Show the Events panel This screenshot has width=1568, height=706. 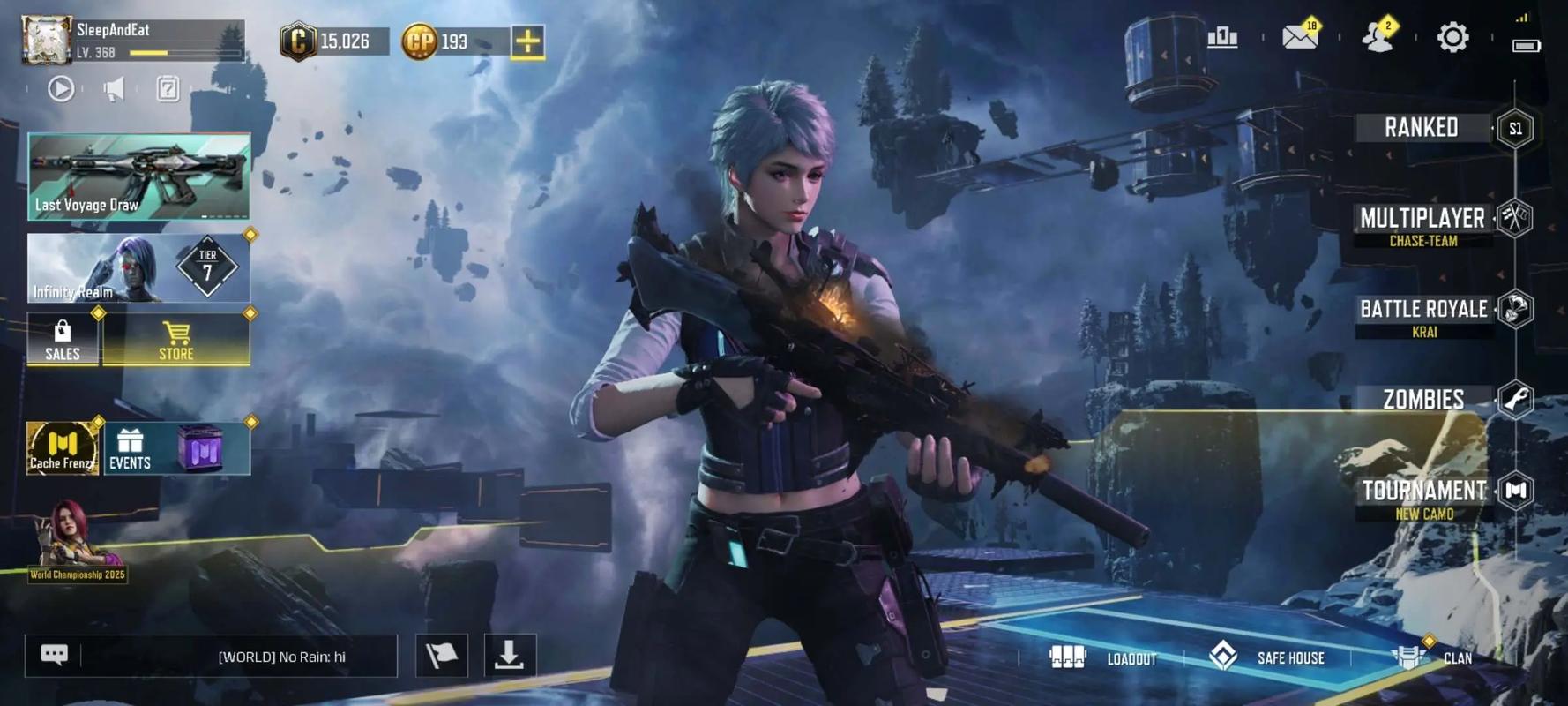tap(131, 448)
